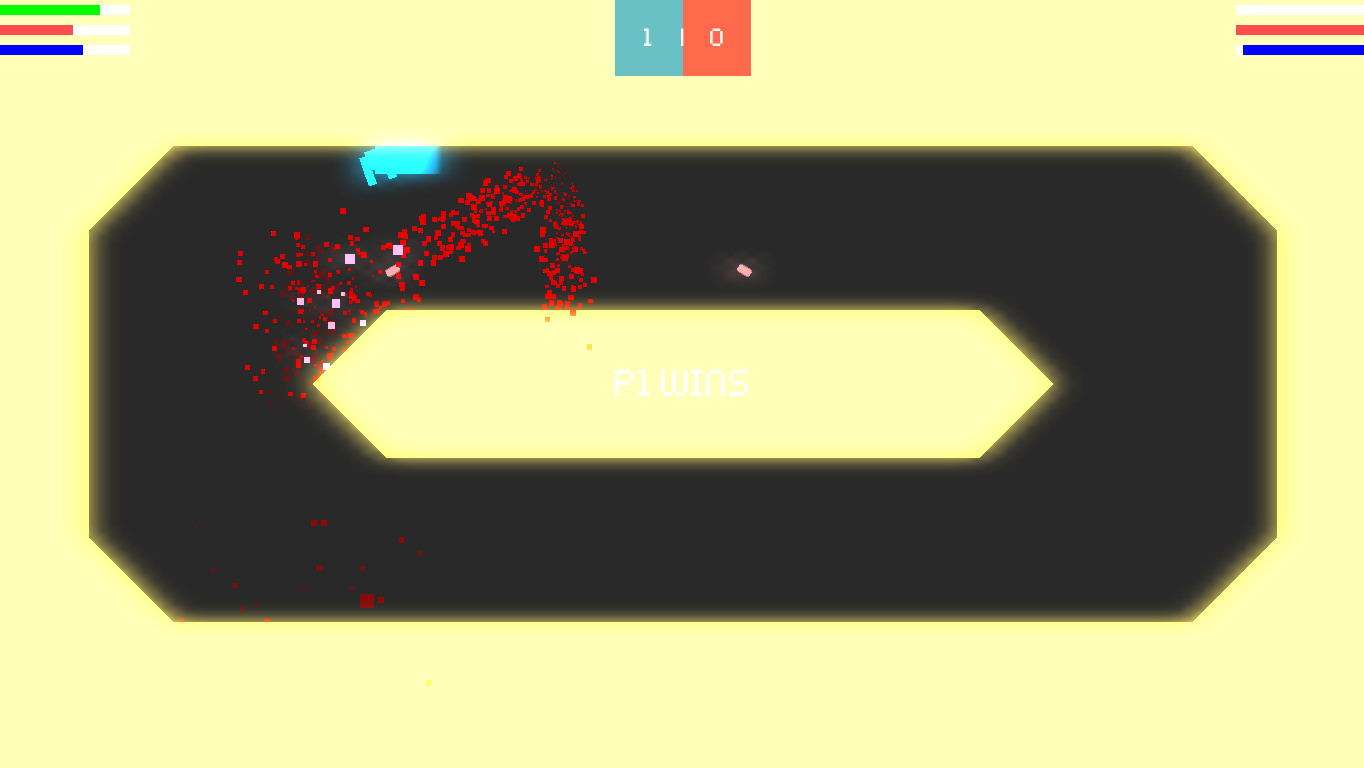Toggle Player 1's green health bar
This screenshot has width=1364, height=768.
[x=48, y=9]
